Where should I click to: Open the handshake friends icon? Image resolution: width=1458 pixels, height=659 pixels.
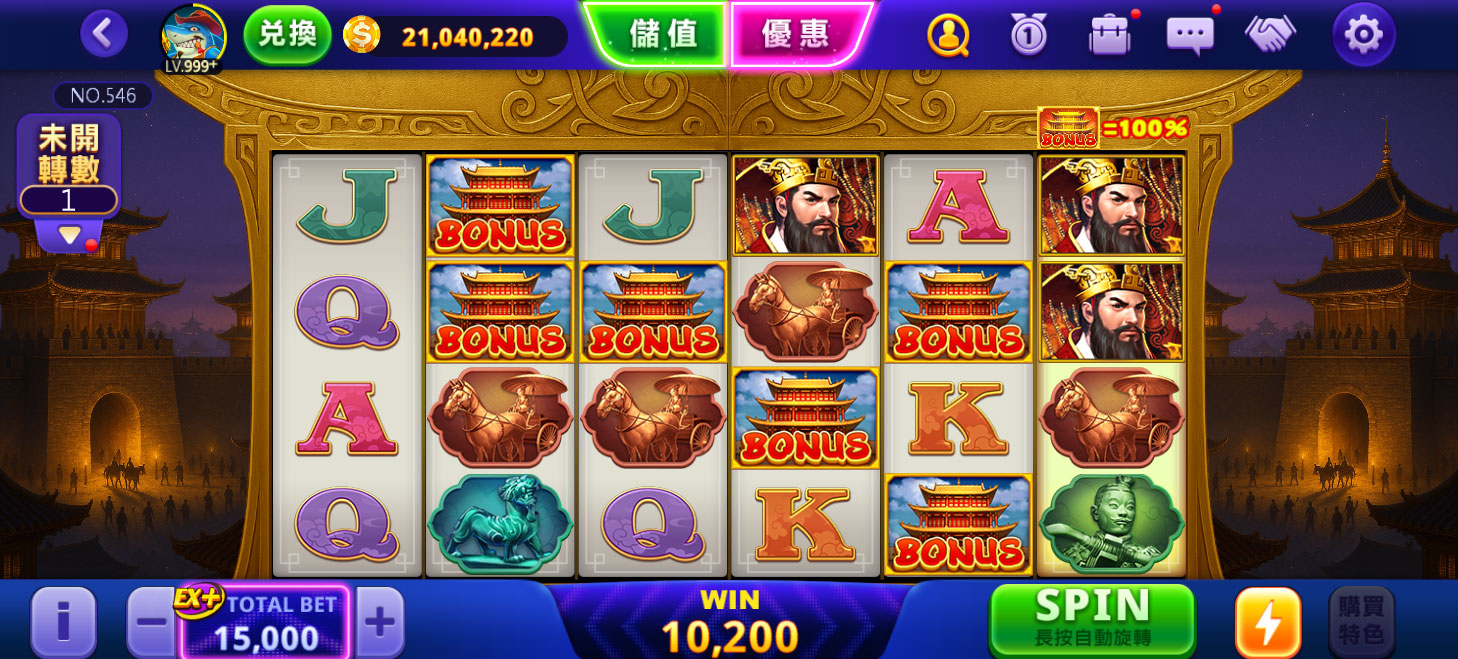(1270, 36)
